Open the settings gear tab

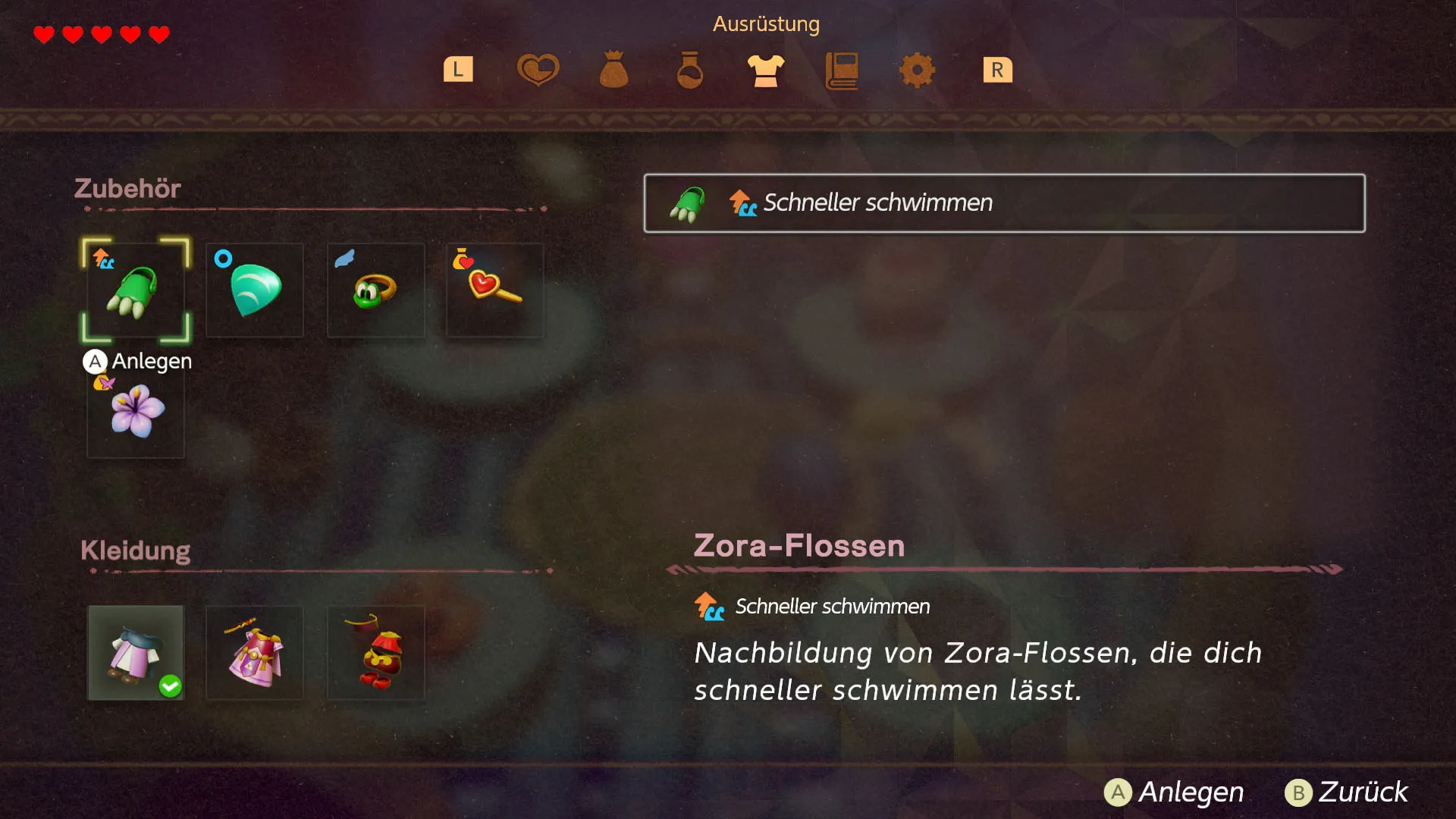point(918,70)
